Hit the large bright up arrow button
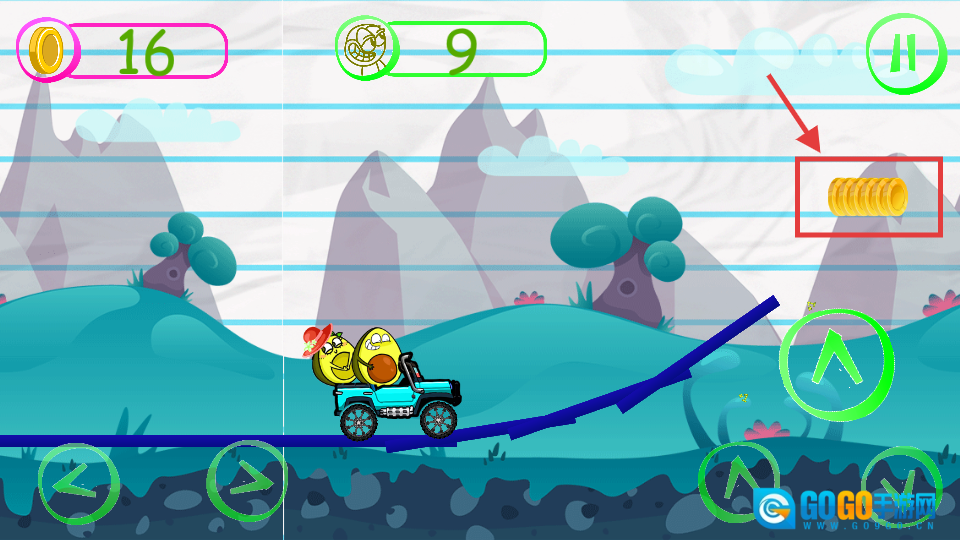Viewport: 960px width, 540px height. click(x=835, y=360)
